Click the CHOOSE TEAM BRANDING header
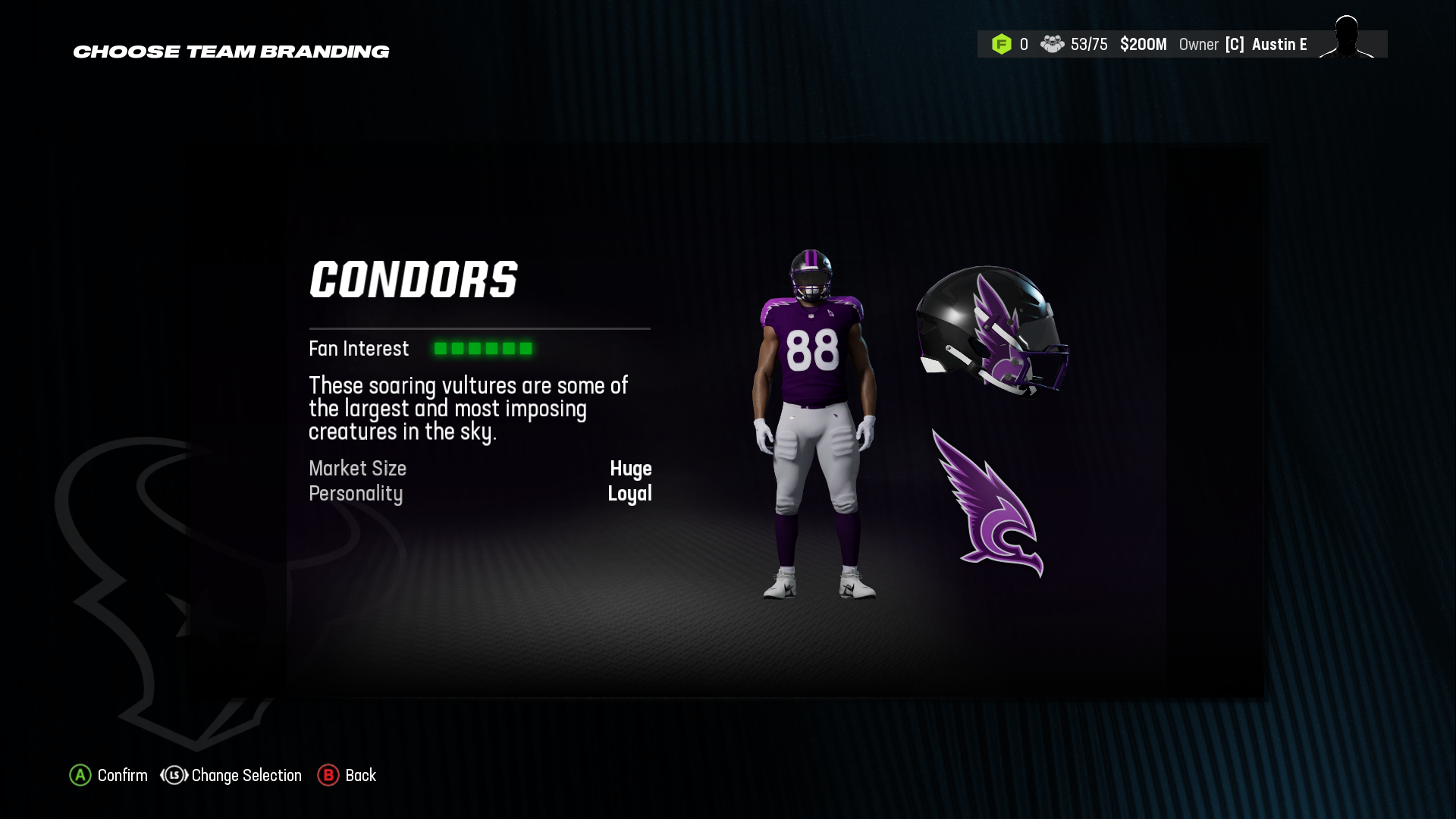The image size is (1456, 819). click(x=231, y=52)
